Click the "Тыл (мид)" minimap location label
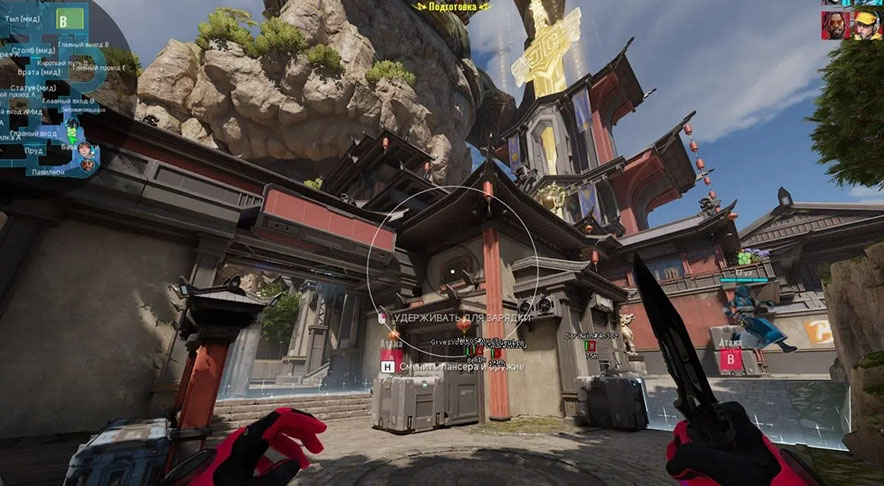 coord(21,17)
